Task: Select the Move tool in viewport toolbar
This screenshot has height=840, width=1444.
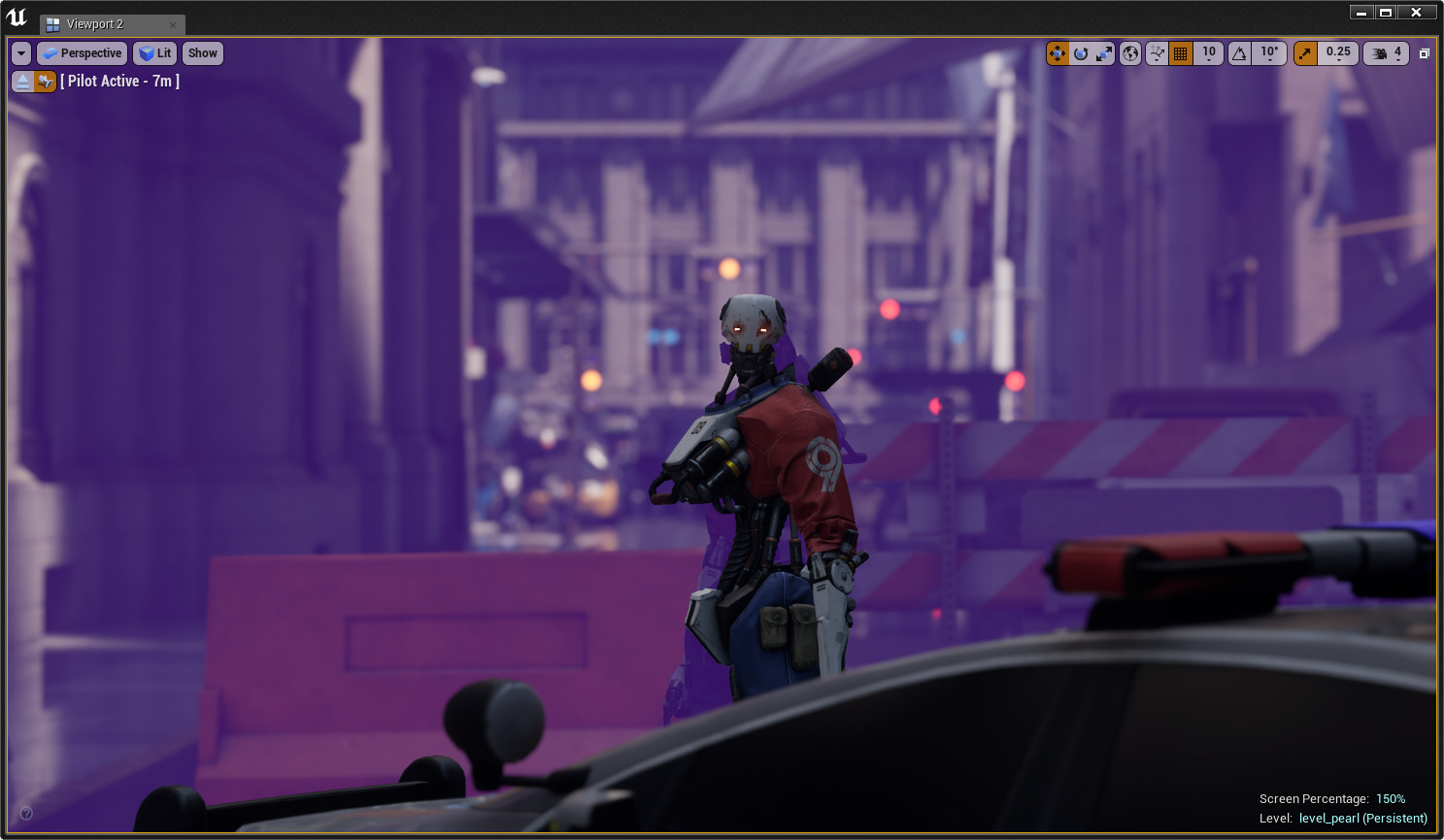Action: coord(1058,52)
